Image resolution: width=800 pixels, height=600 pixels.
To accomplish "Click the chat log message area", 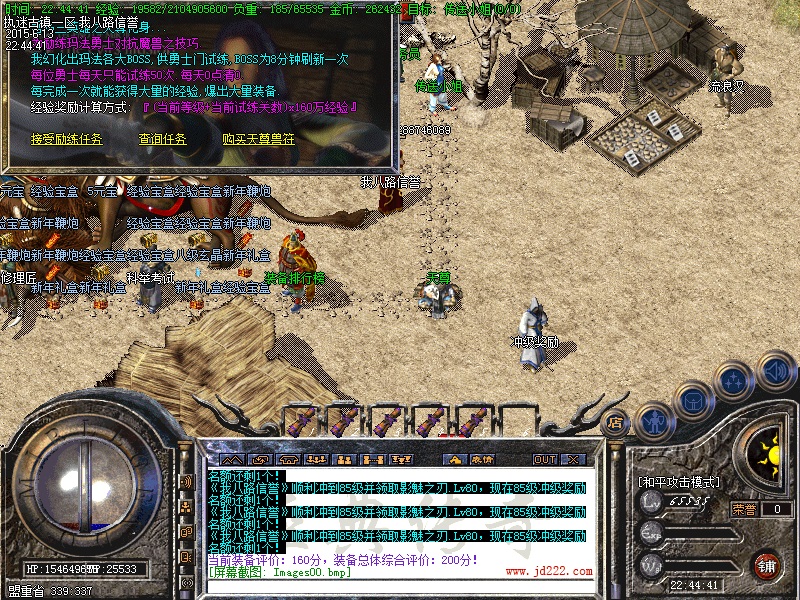I will (400, 510).
